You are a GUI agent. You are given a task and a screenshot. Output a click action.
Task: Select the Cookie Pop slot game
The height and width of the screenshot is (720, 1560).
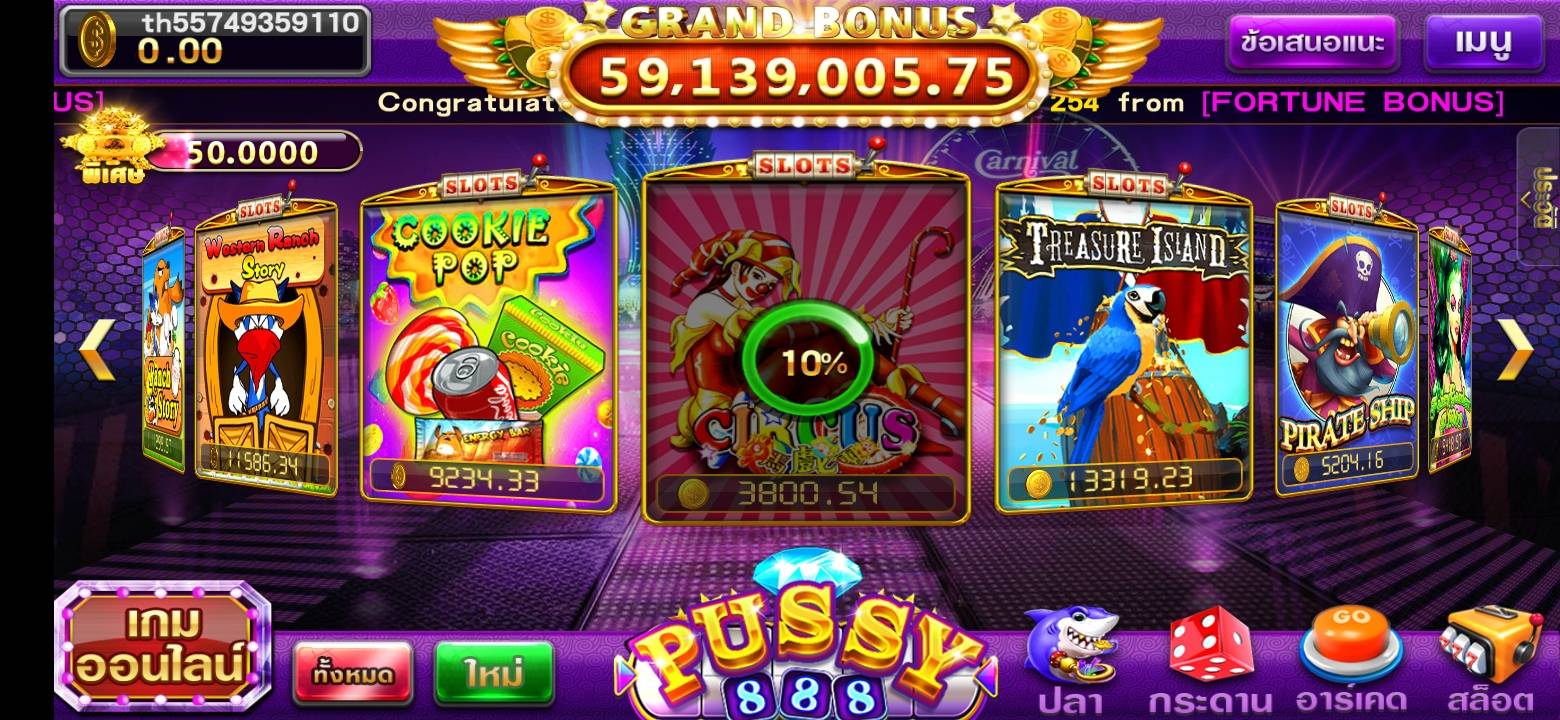click(488, 340)
